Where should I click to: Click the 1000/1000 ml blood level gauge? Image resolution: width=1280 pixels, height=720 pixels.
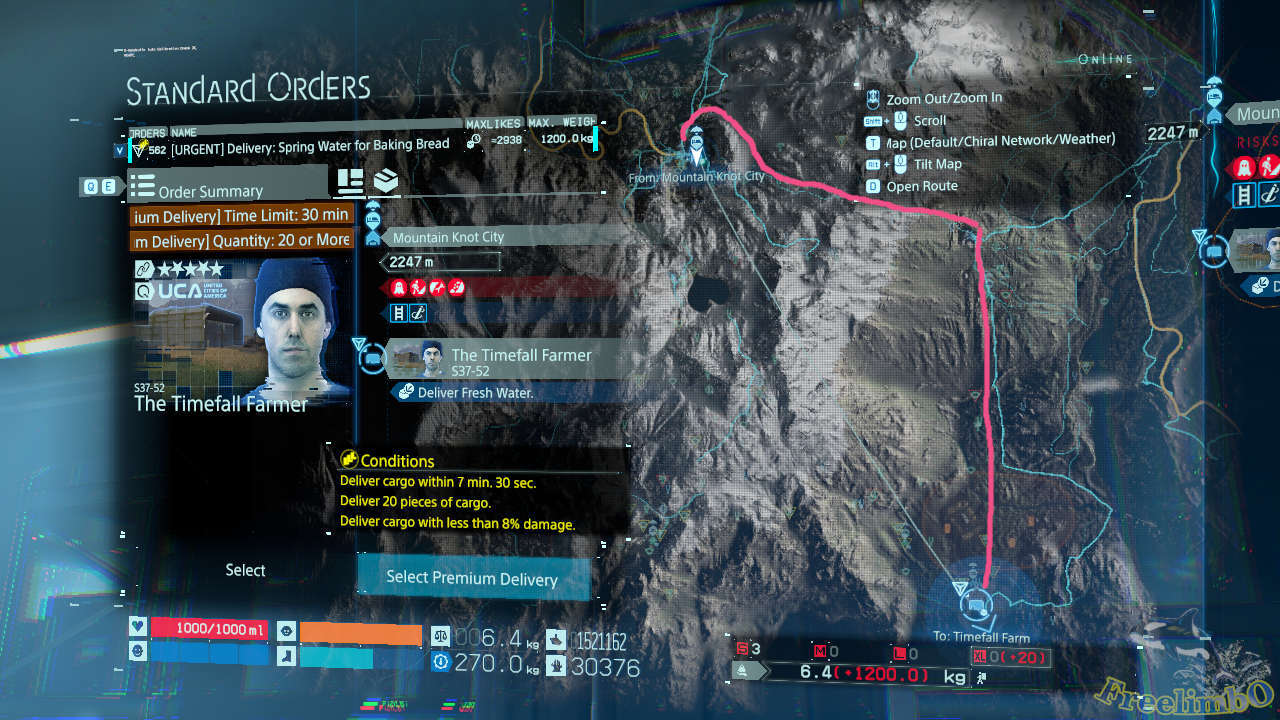[210, 628]
